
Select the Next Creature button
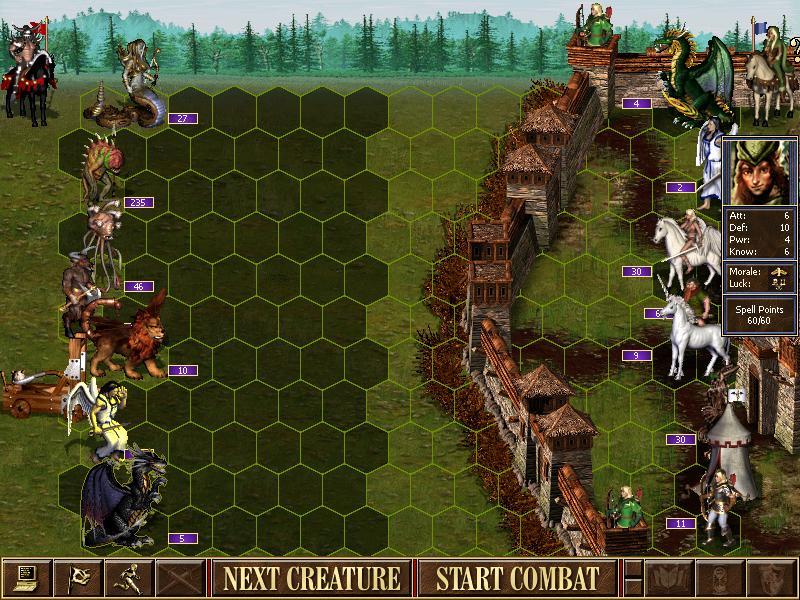(x=311, y=578)
